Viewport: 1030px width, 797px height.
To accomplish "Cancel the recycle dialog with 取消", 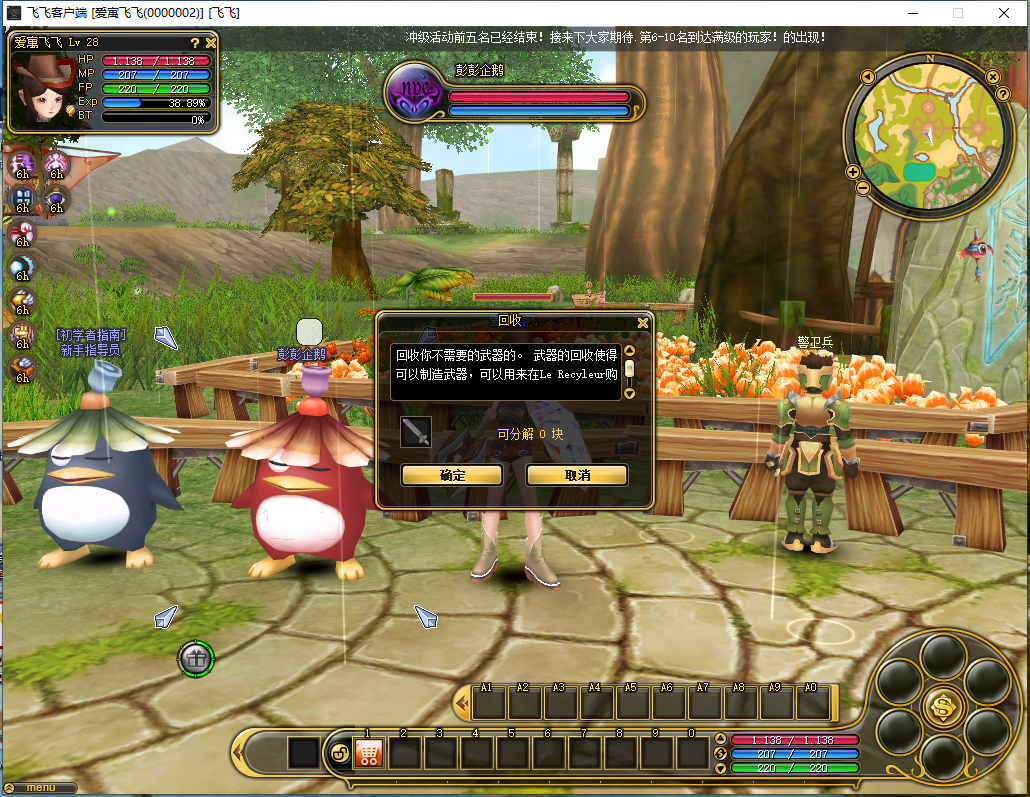I will point(577,475).
